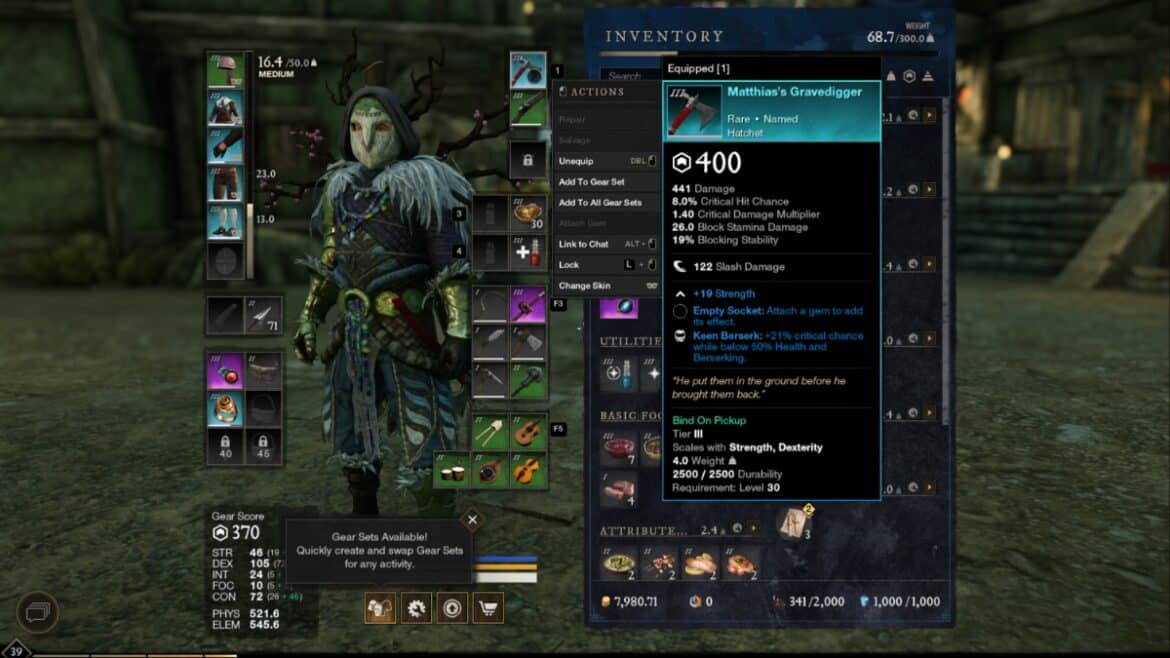1170x658 pixels.
Task: Click the shopping cart store button
Action: pos(488,607)
